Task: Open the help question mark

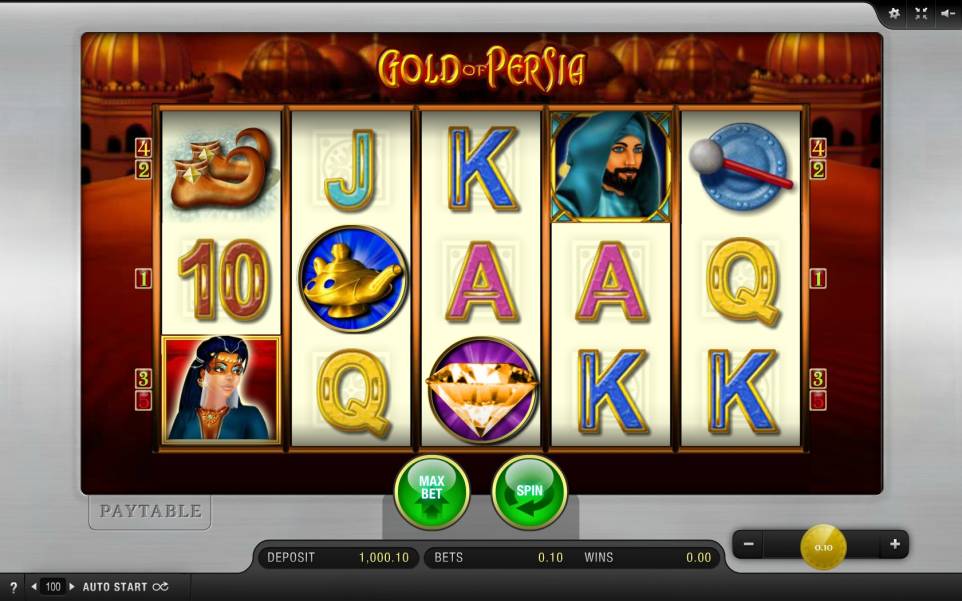Action: point(13,587)
